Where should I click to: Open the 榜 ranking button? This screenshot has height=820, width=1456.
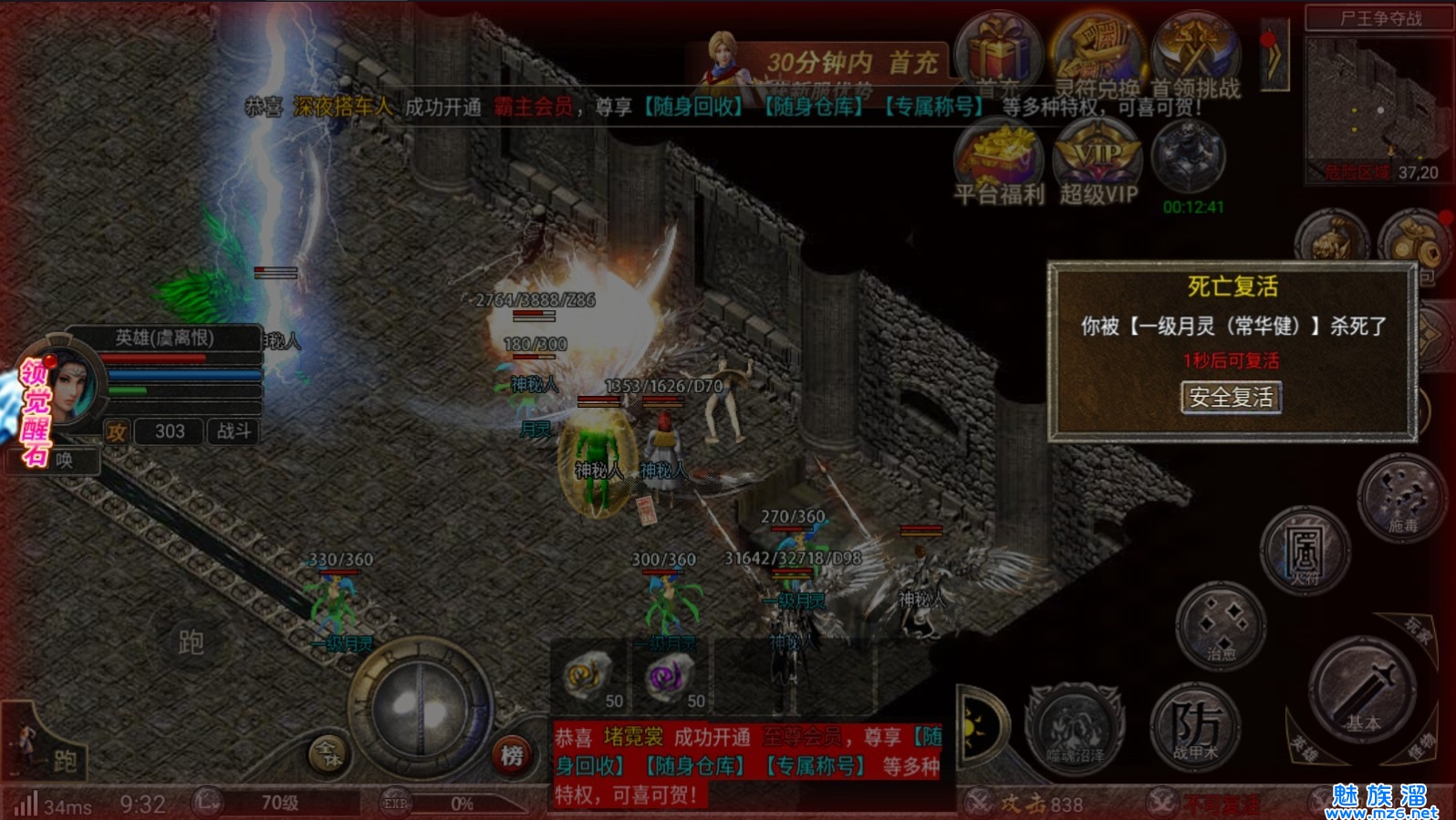pyautogui.click(x=512, y=755)
